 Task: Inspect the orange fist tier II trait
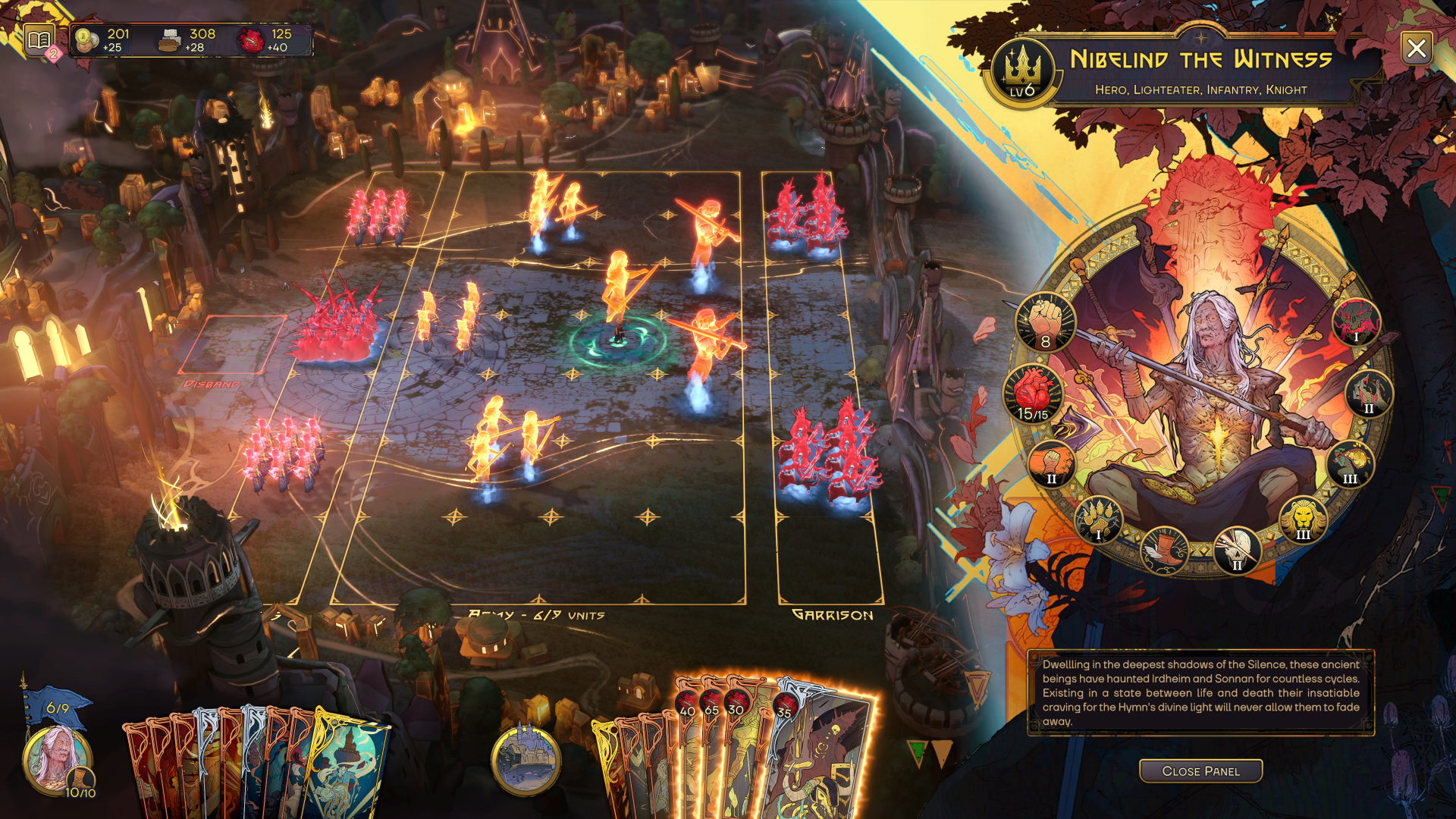point(1051,463)
